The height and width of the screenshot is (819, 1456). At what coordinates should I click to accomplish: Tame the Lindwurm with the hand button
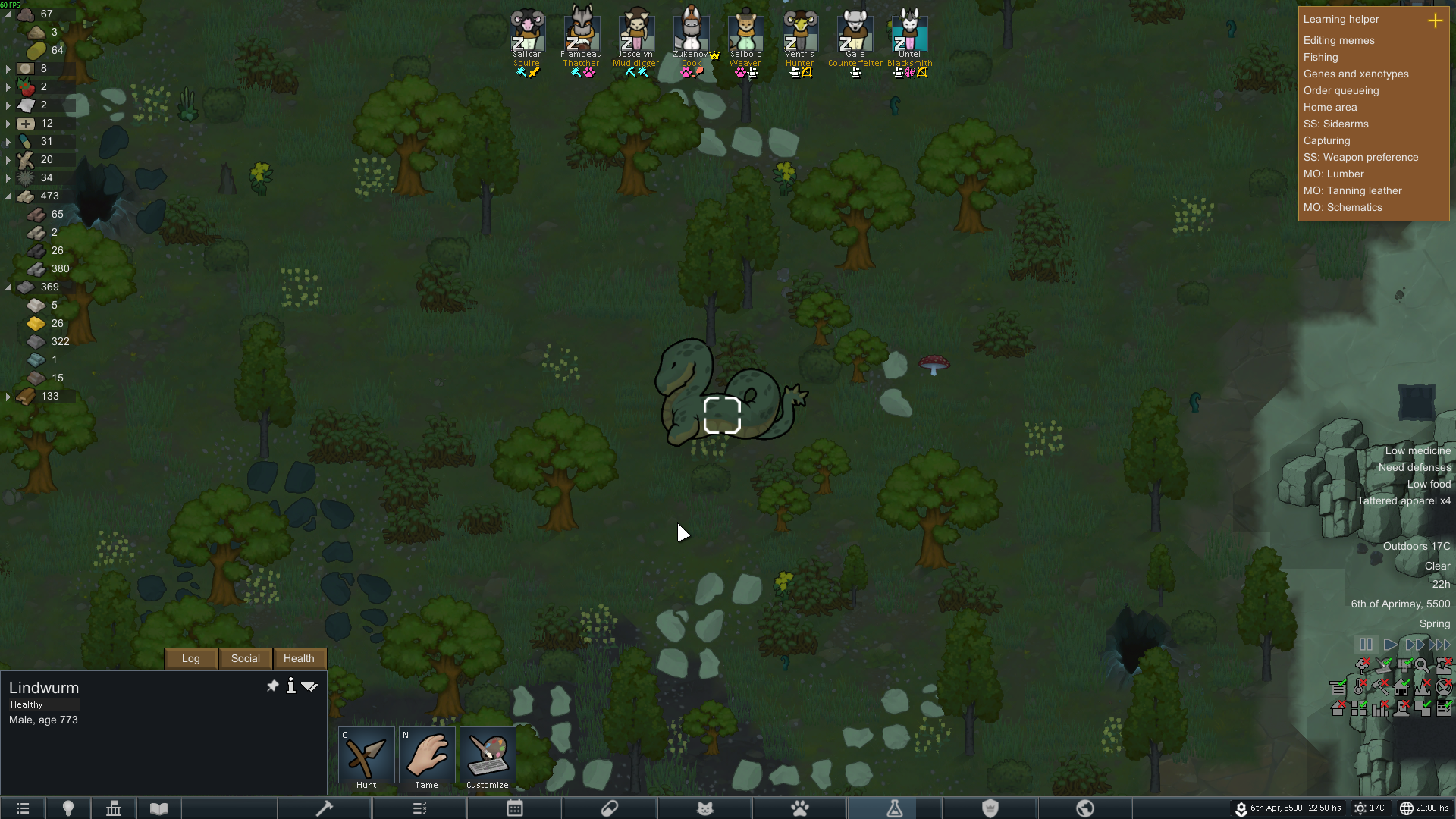pyautogui.click(x=427, y=755)
